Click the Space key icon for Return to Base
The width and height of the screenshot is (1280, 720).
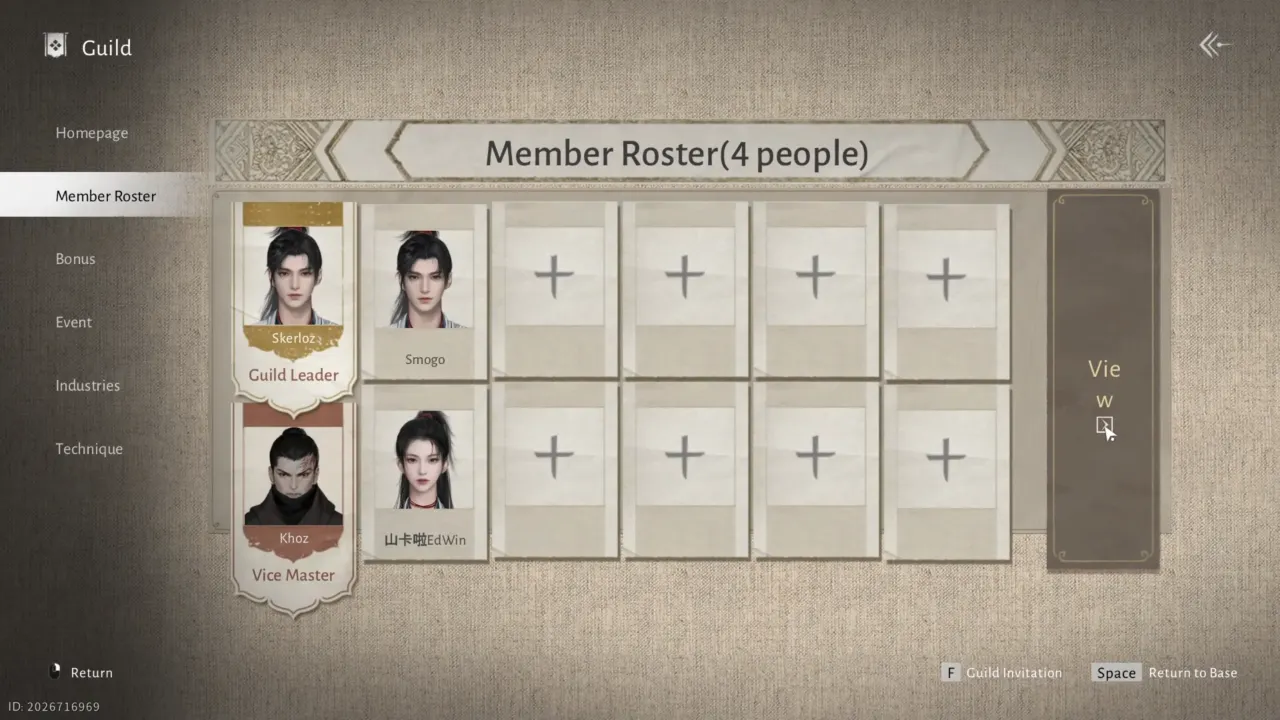1116,672
